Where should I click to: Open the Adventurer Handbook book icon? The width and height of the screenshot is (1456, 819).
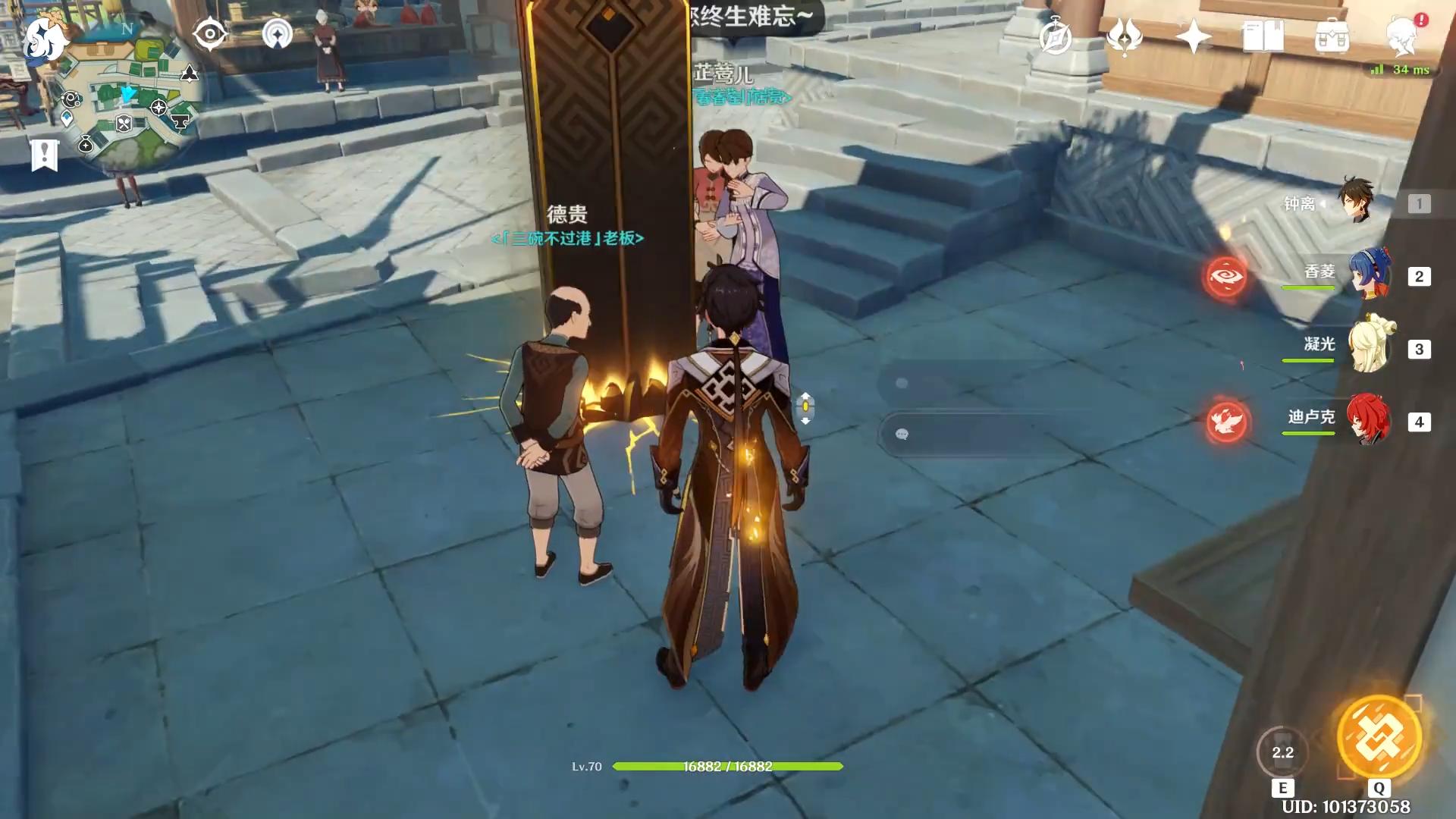1263,36
